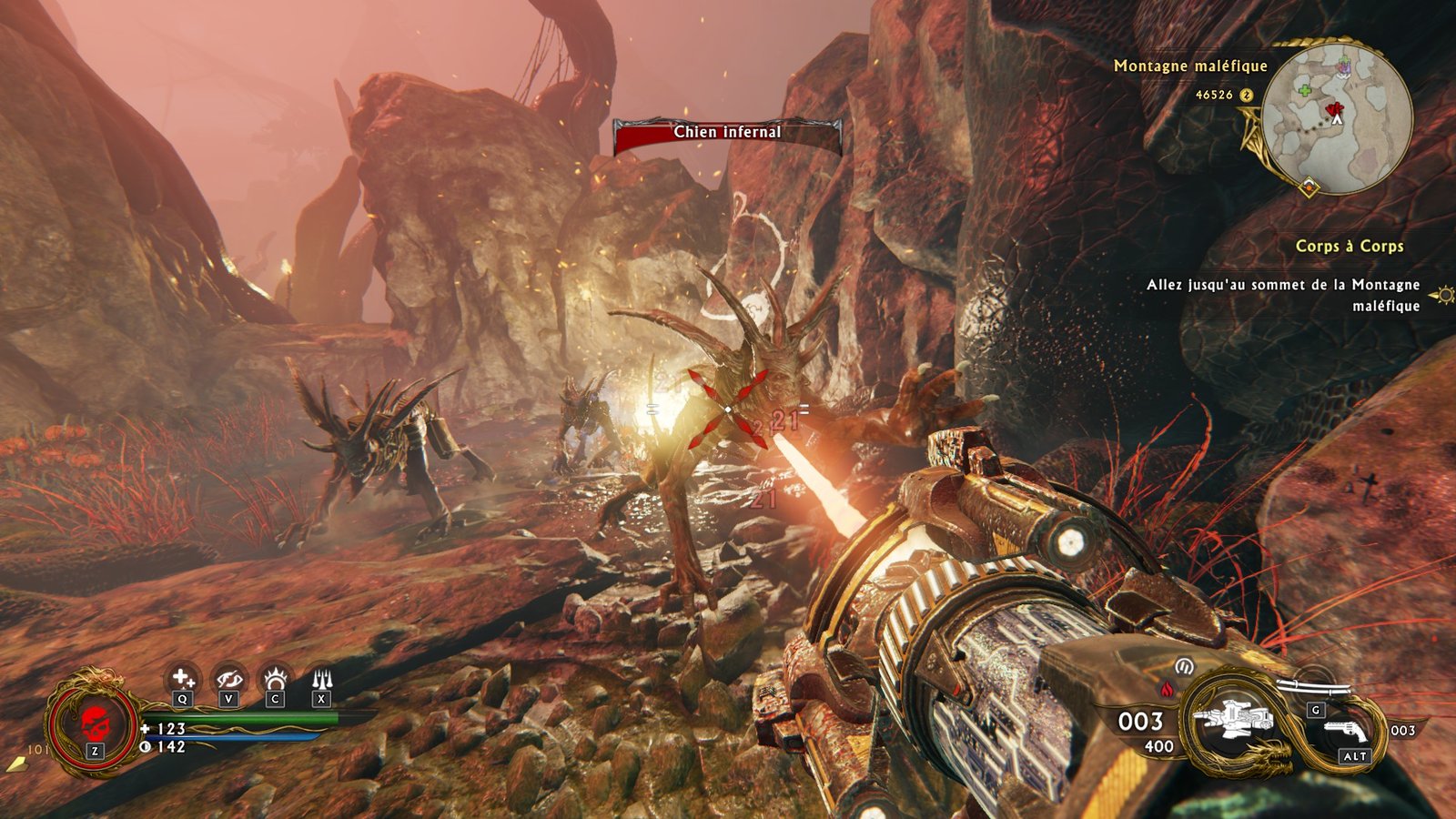This screenshot has height=819, width=1456.
Task: Activate the healing plus-sign ability icon
Action: click(x=183, y=678)
